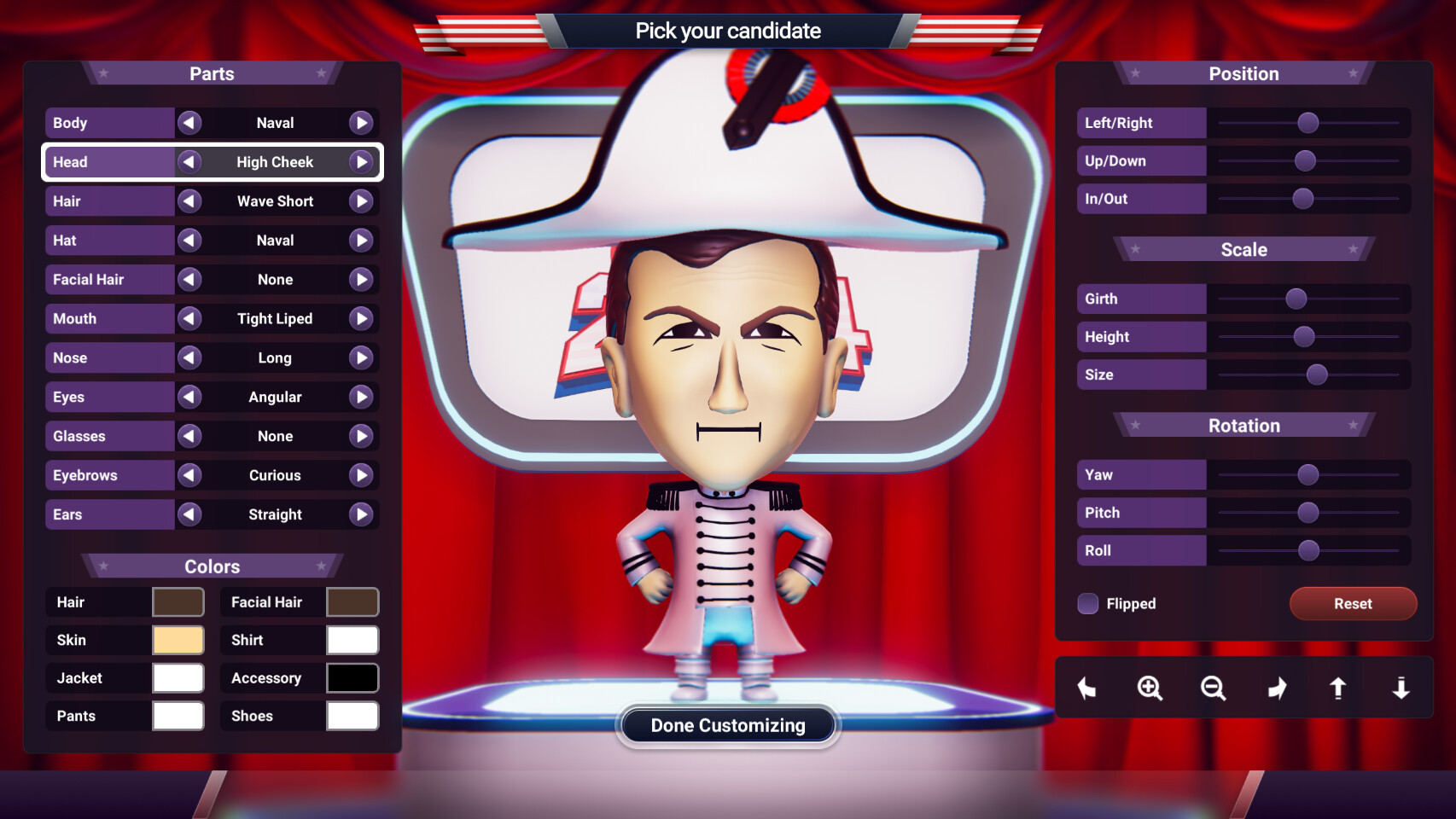This screenshot has height=819, width=1456.
Task: Switch to the next Eyes shape
Action: (361, 397)
